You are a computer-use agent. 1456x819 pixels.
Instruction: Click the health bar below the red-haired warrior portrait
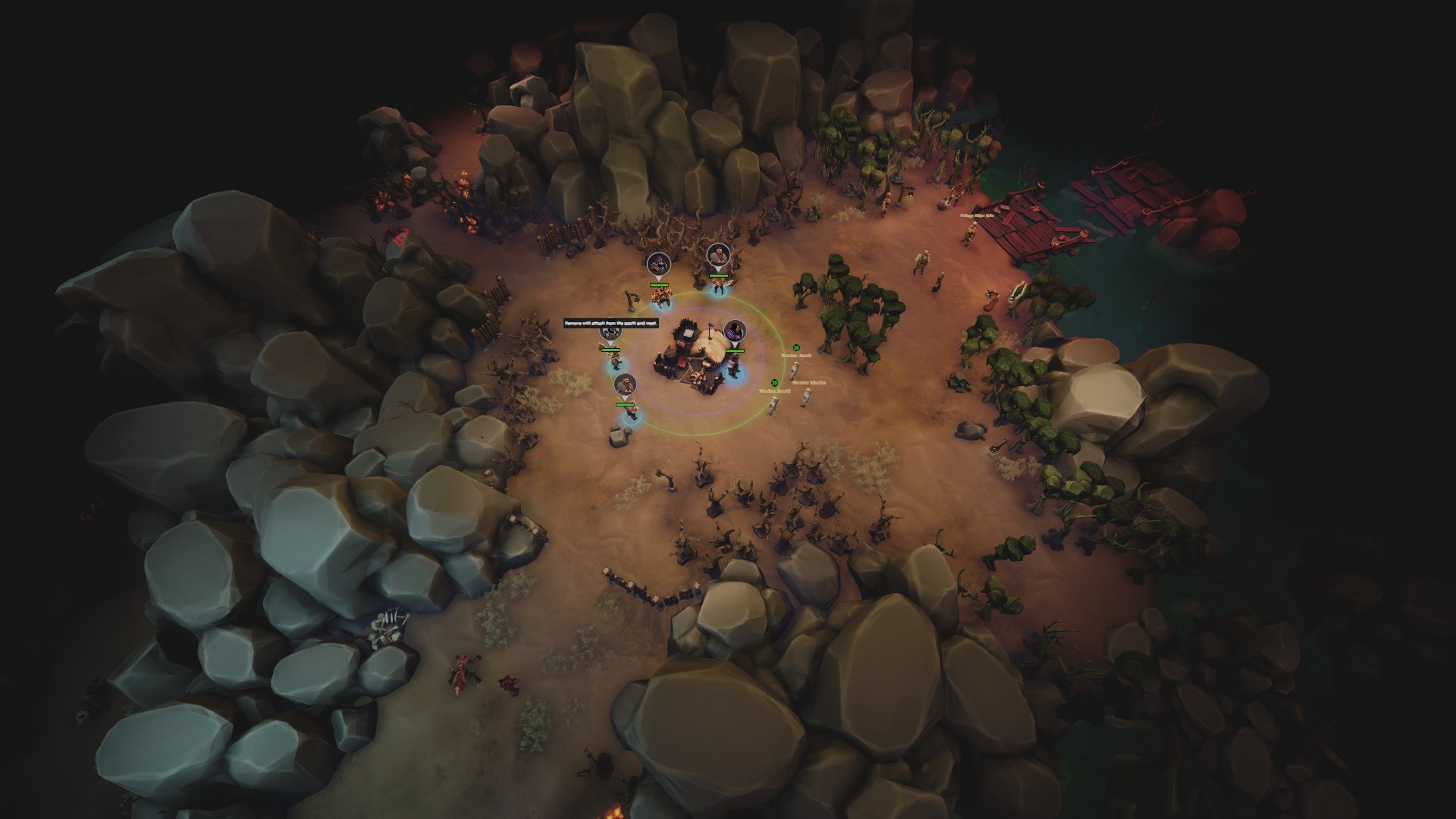[718, 276]
